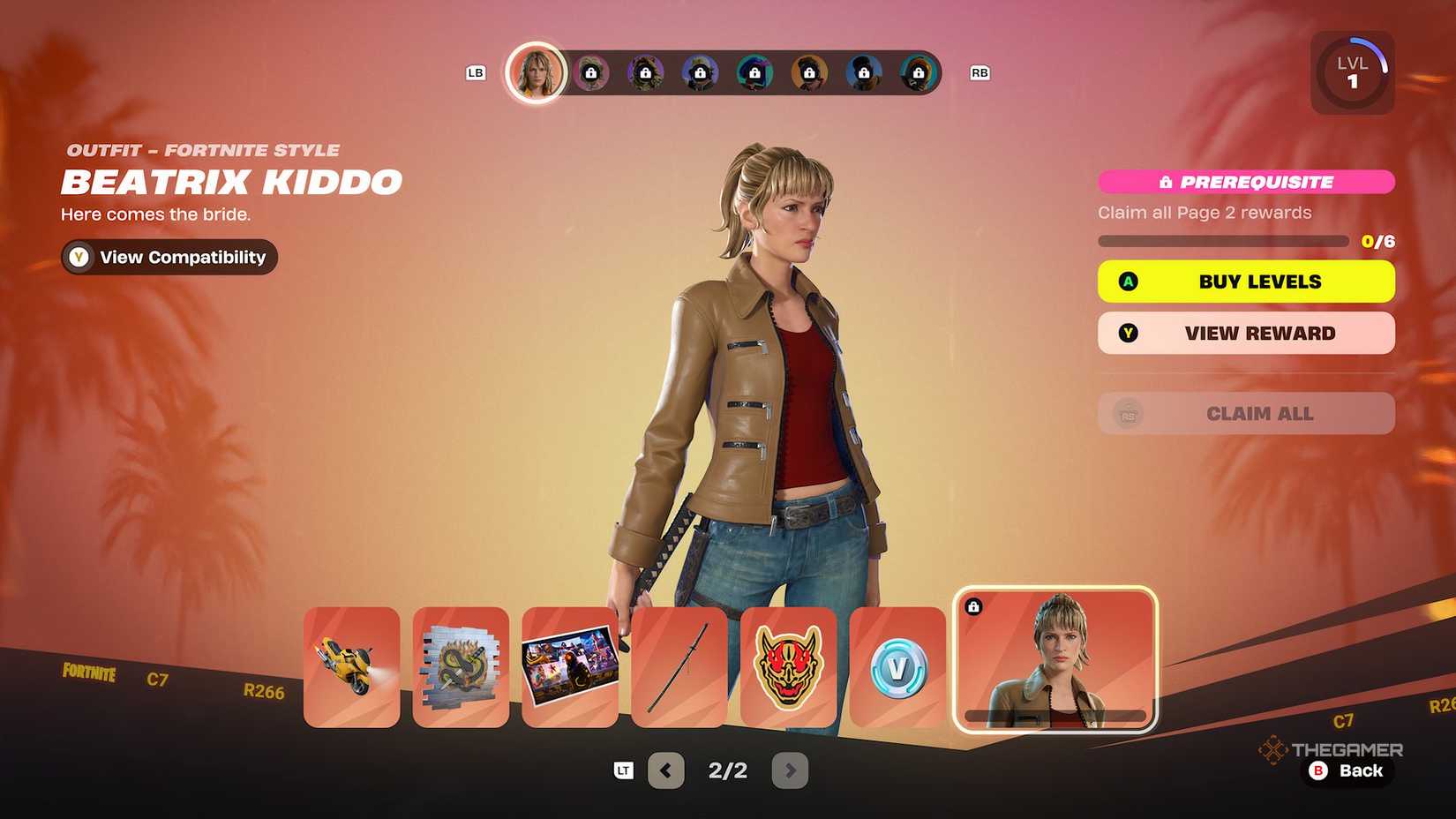The image size is (1456, 819).
Task: Go to previous rewards page with left arrow
Action: point(664,770)
